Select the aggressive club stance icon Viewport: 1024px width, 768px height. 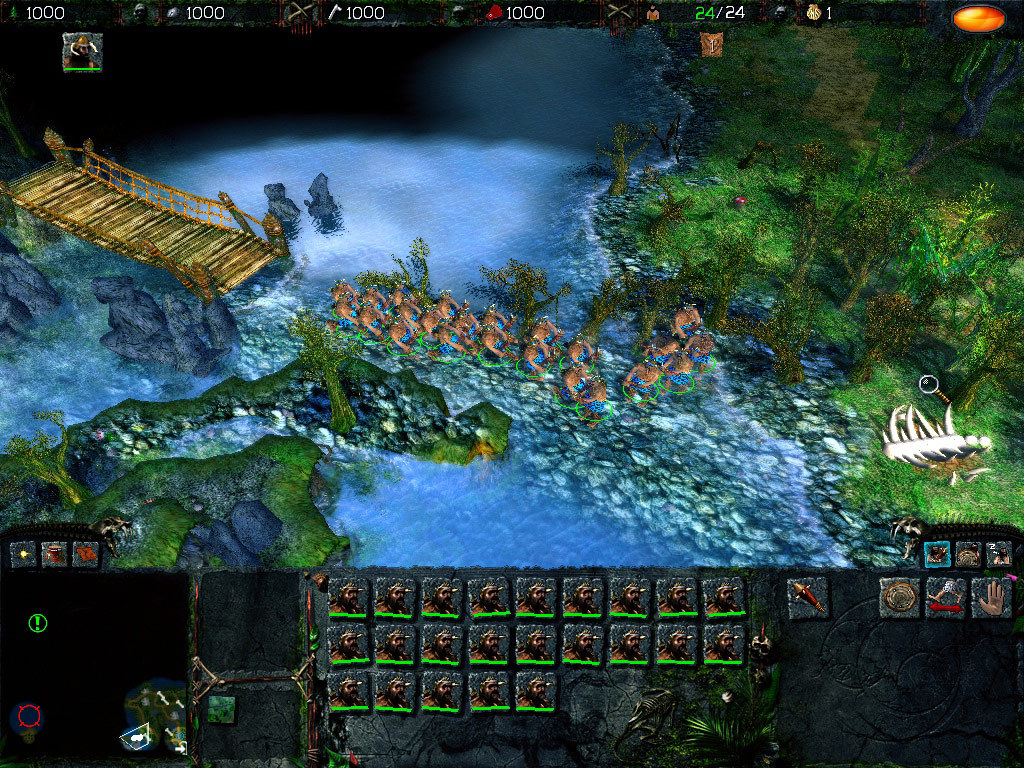click(937, 553)
